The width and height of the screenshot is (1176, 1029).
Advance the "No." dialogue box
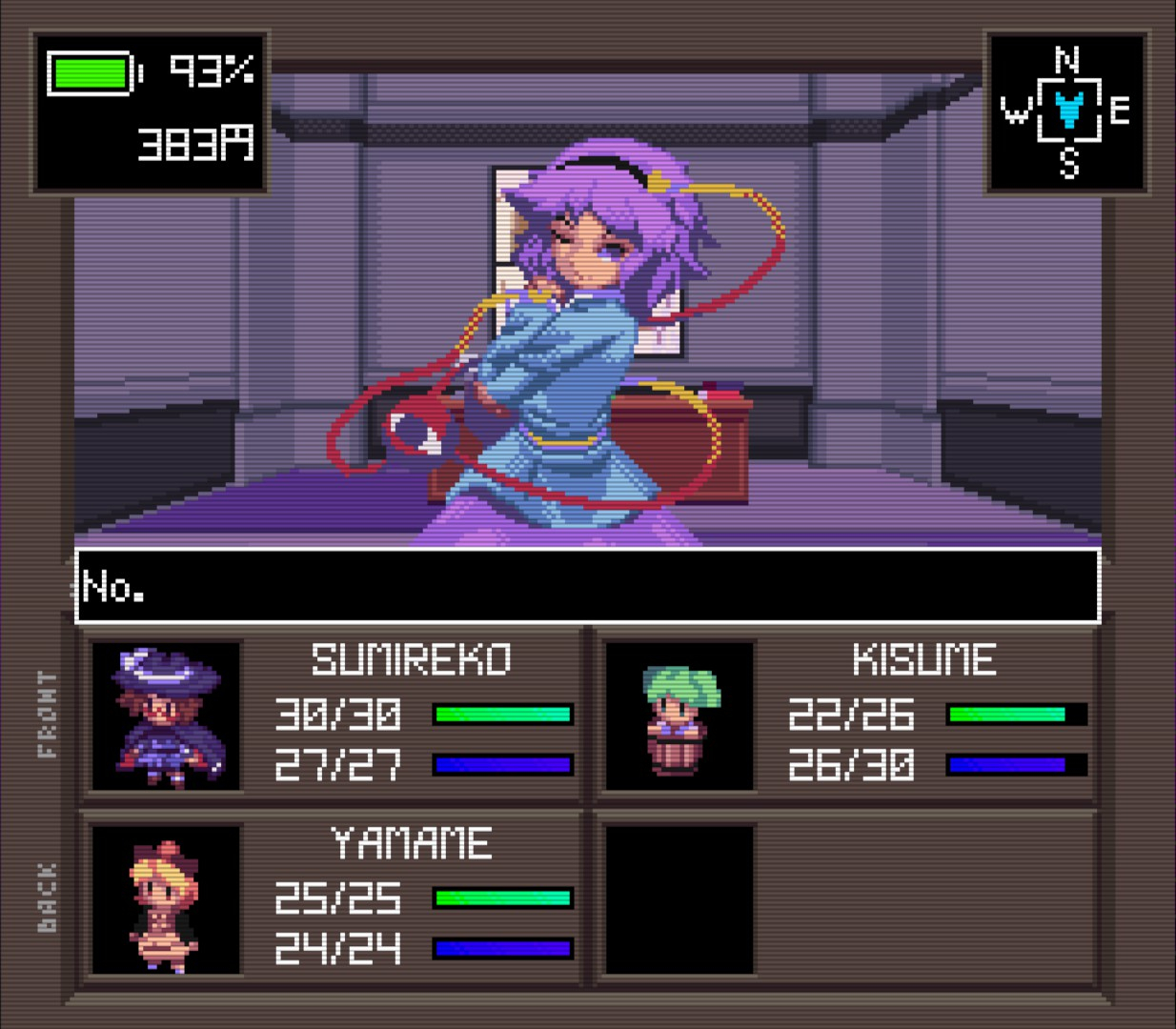click(587, 586)
